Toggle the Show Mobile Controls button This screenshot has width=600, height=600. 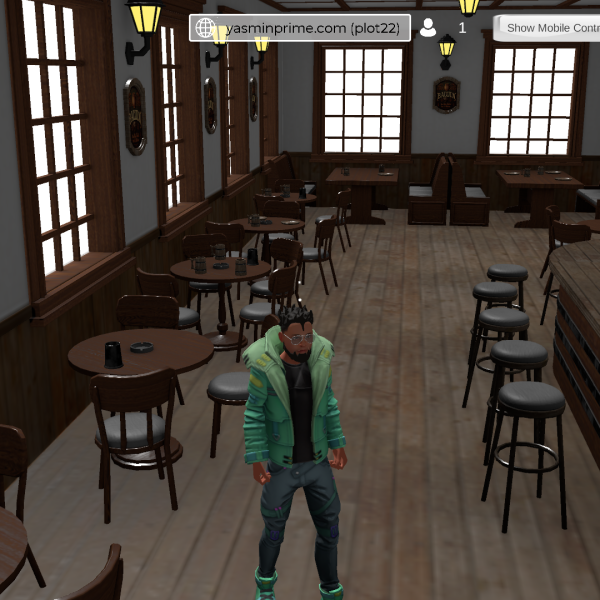[548, 28]
